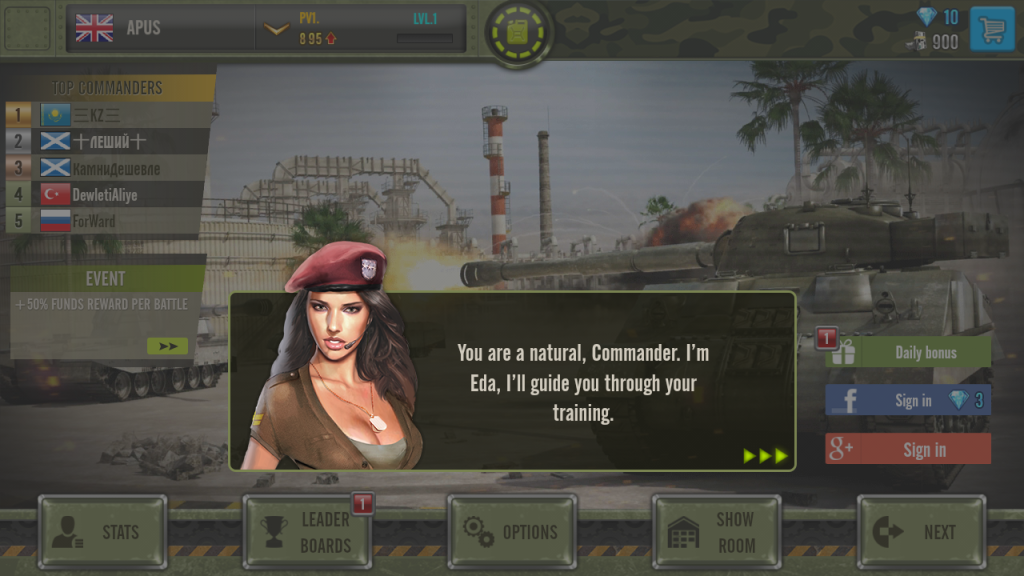The image size is (1024, 576).
Task: Select top commander ForWard
Action: [x=108, y=221]
